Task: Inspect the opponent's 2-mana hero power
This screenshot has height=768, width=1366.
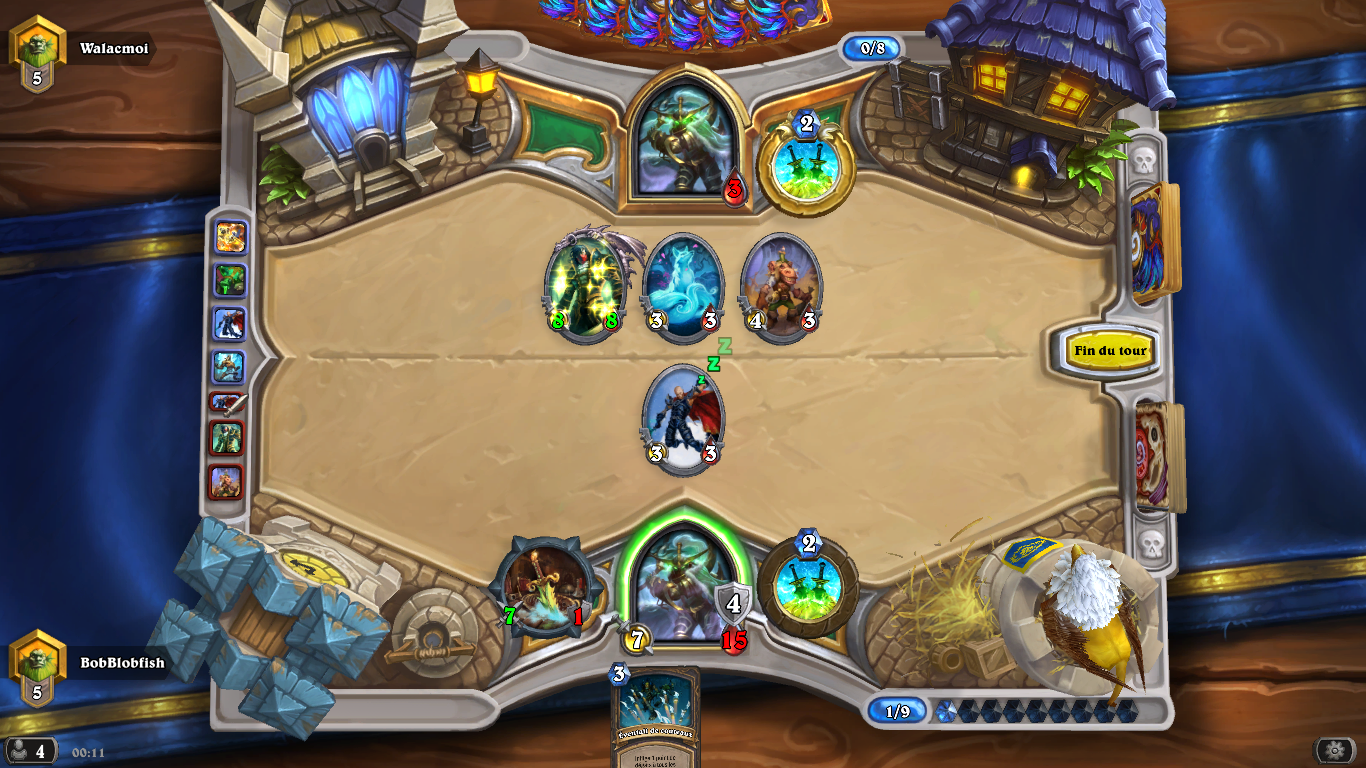Action: [806, 164]
